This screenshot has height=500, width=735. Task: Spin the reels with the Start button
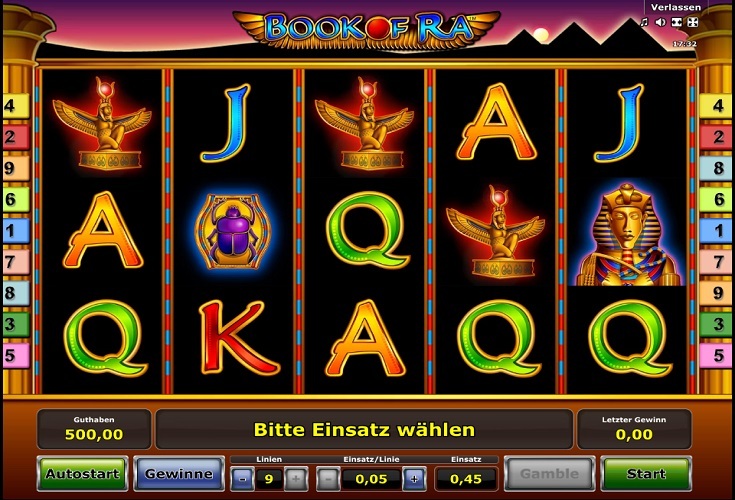pos(646,474)
